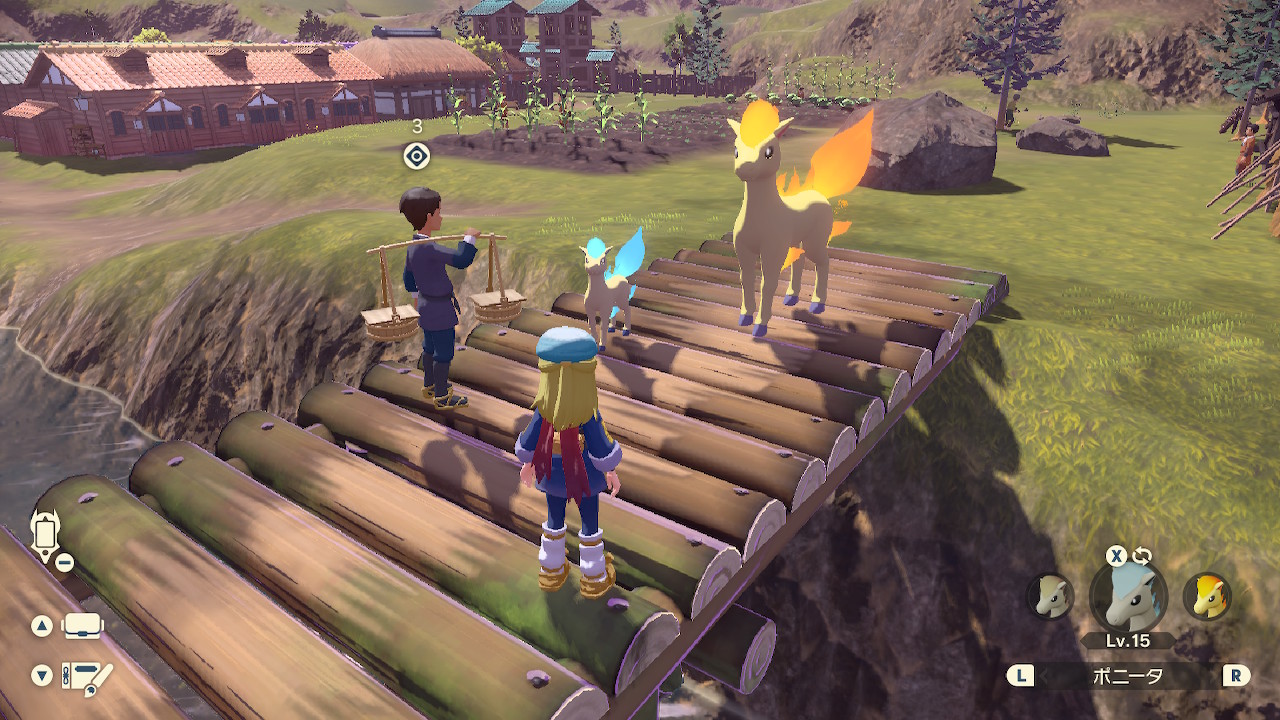Click the objective counter number 3

417,128
